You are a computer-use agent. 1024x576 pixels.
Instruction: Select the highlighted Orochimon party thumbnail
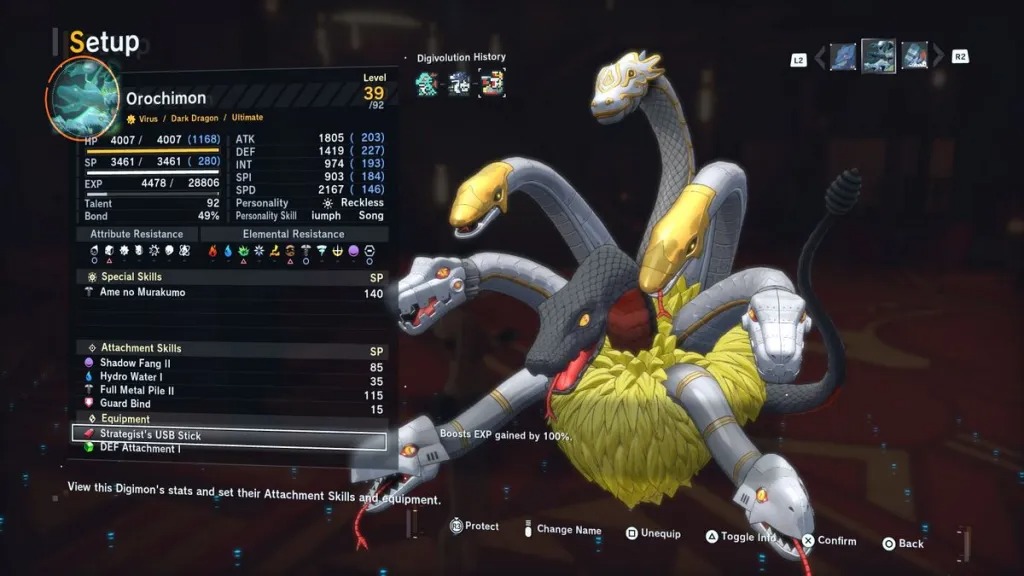[879, 56]
